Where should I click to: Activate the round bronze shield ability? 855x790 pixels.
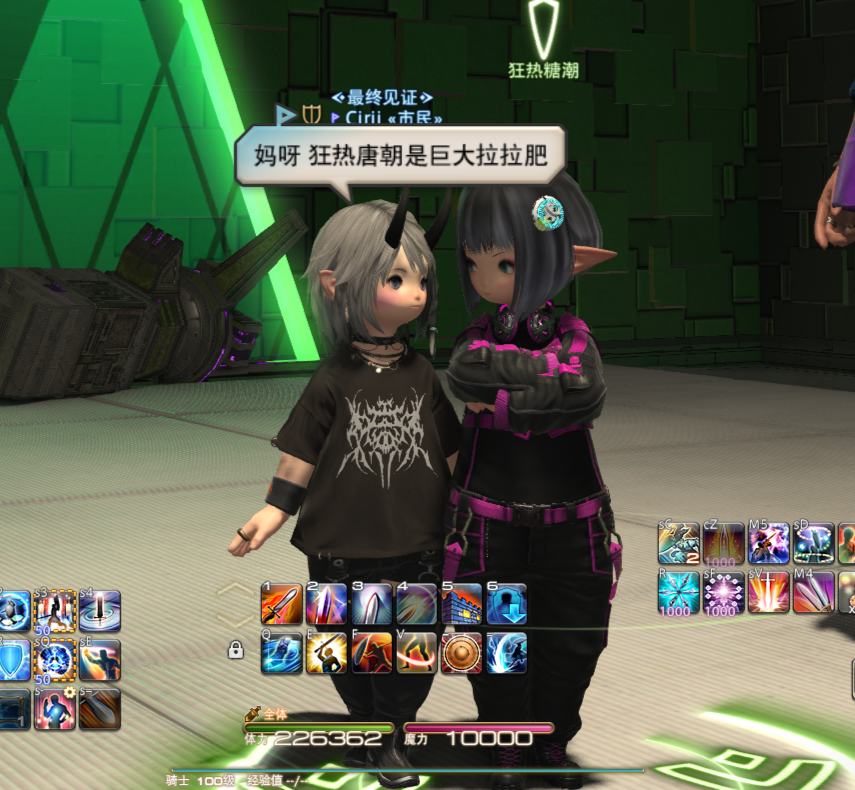pyautogui.click(x=461, y=652)
